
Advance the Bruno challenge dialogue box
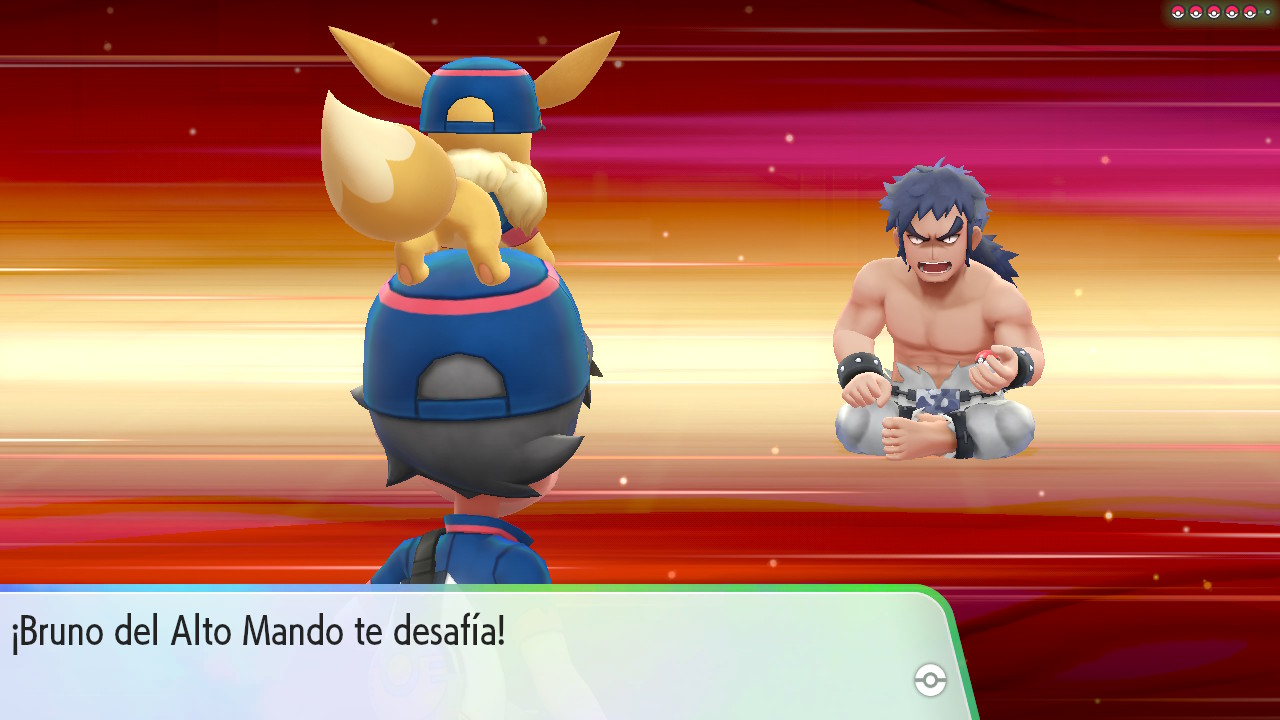(470, 652)
